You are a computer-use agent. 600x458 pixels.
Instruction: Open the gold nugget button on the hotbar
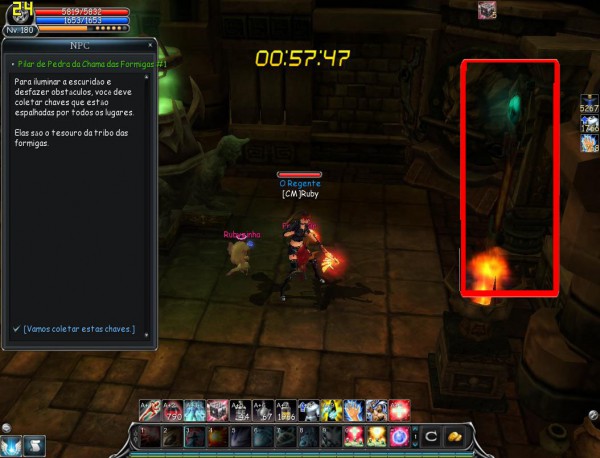(453, 437)
